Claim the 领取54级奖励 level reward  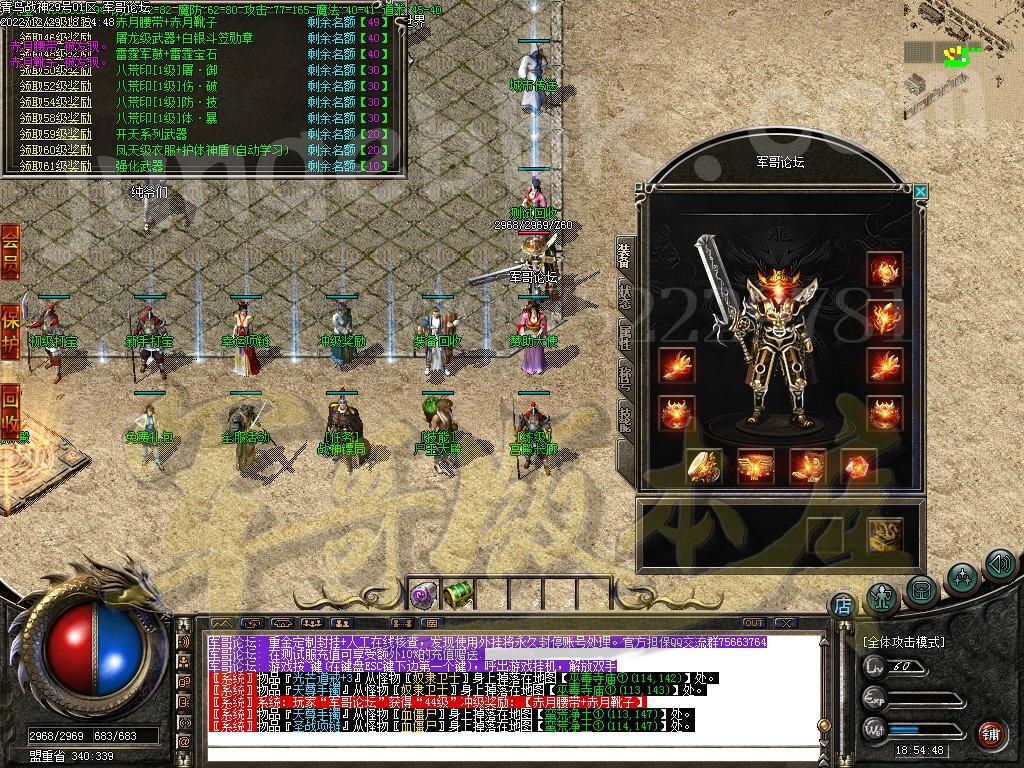click(x=56, y=102)
